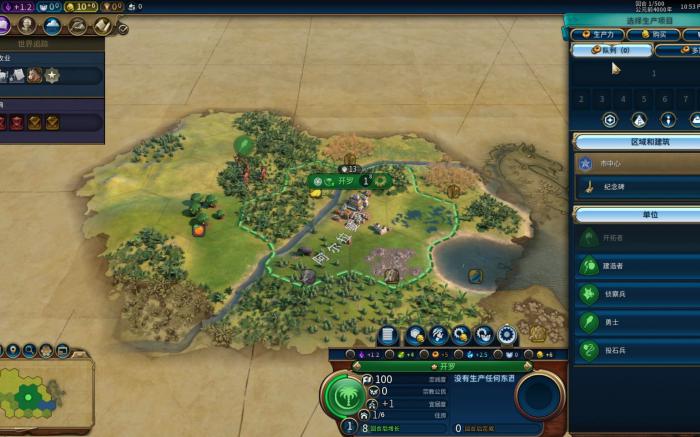This screenshot has height=437, width=700.
Task: Open the great people portrait button
Action: tap(27, 25)
